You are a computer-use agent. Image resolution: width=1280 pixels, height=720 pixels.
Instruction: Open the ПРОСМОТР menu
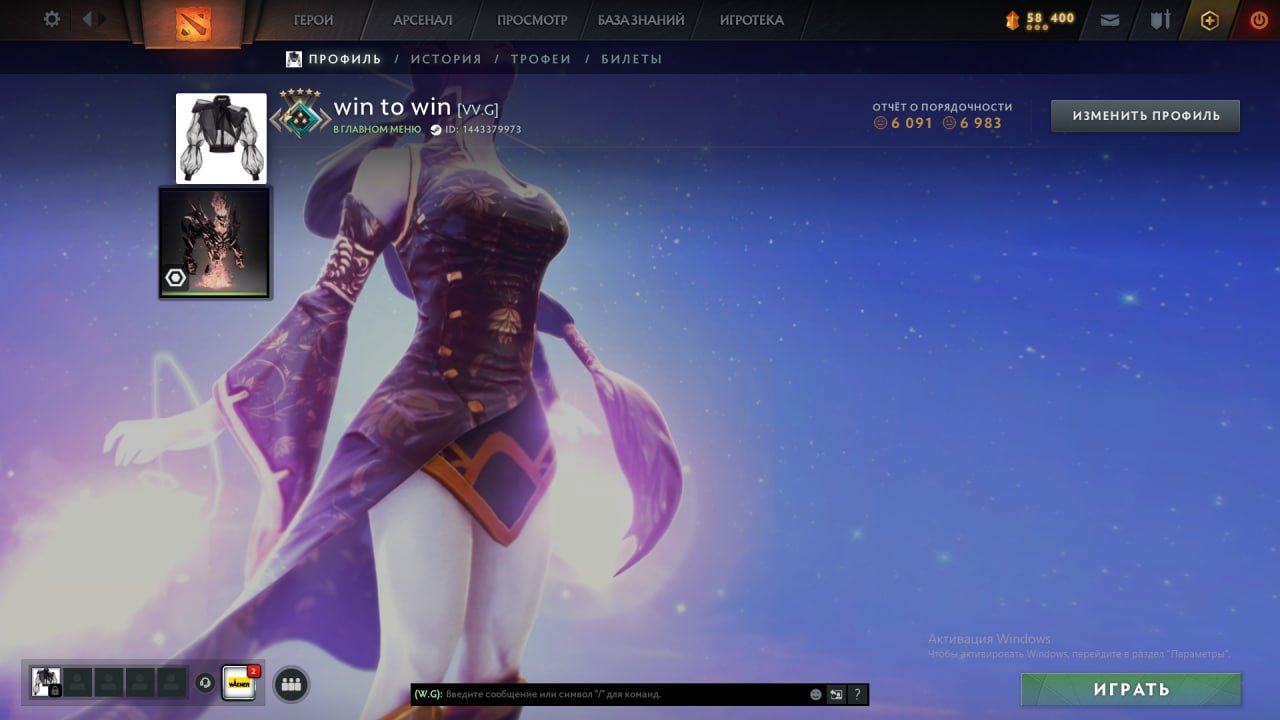532,20
